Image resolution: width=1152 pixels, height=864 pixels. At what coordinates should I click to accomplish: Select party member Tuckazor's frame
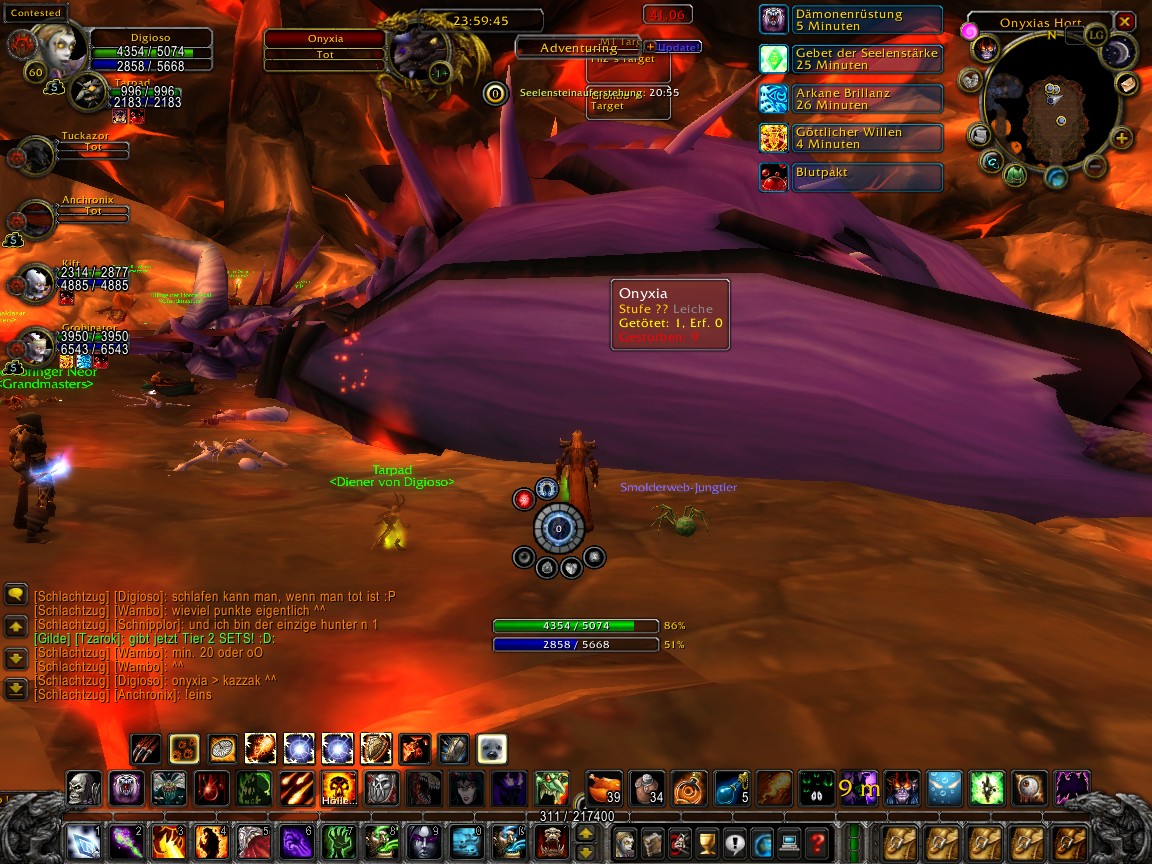(x=40, y=153)
